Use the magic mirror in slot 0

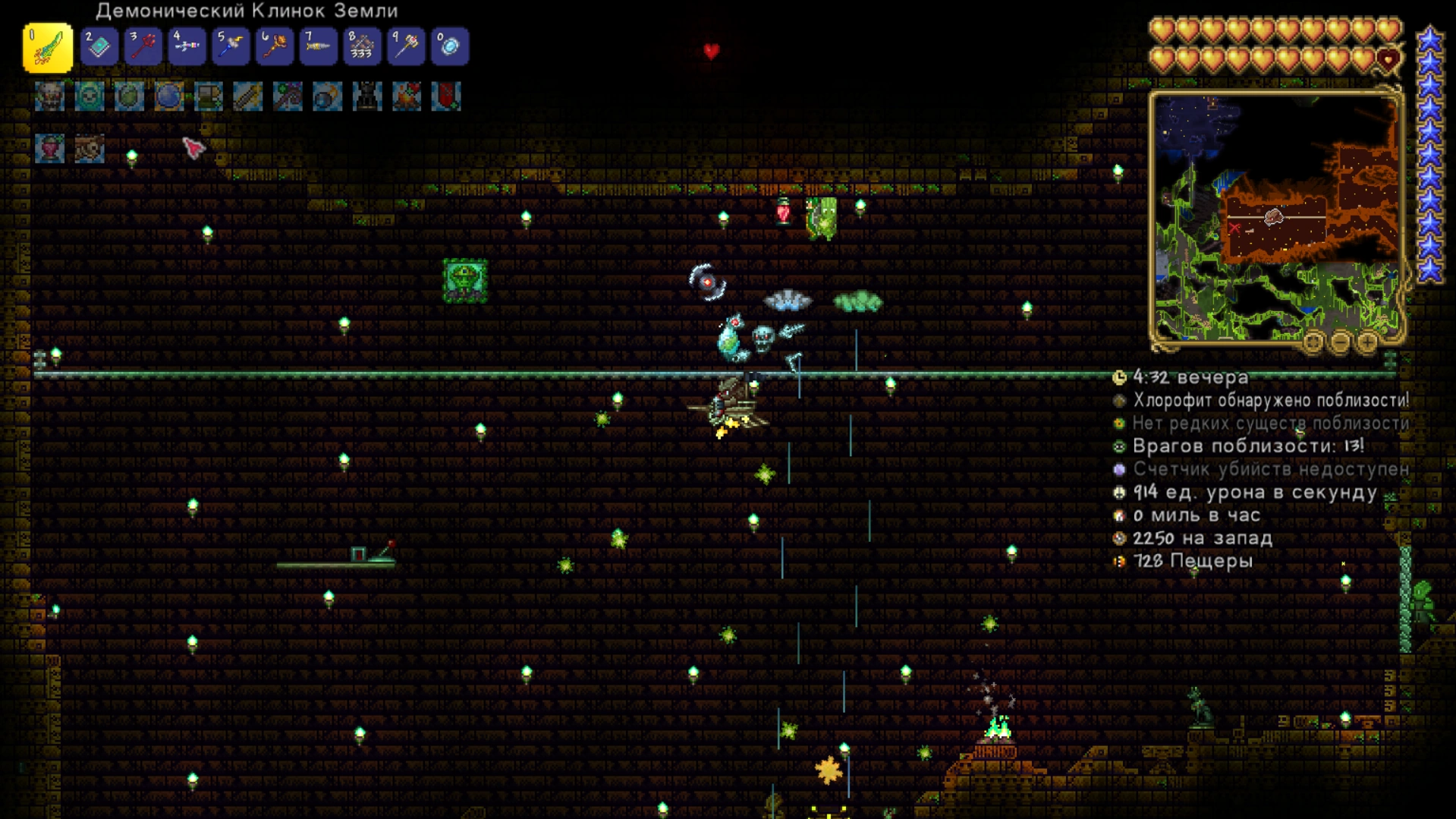(x=450, y=47)
